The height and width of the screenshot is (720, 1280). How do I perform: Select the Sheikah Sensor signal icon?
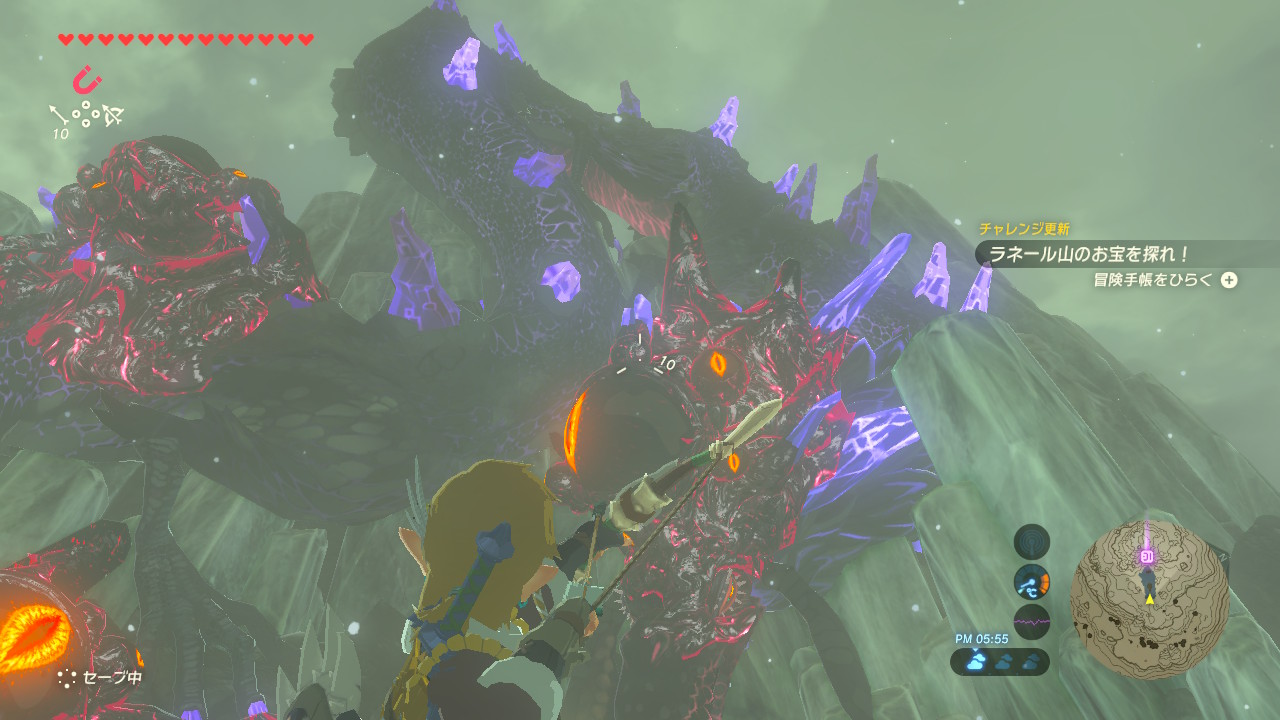pos(1031,542)
